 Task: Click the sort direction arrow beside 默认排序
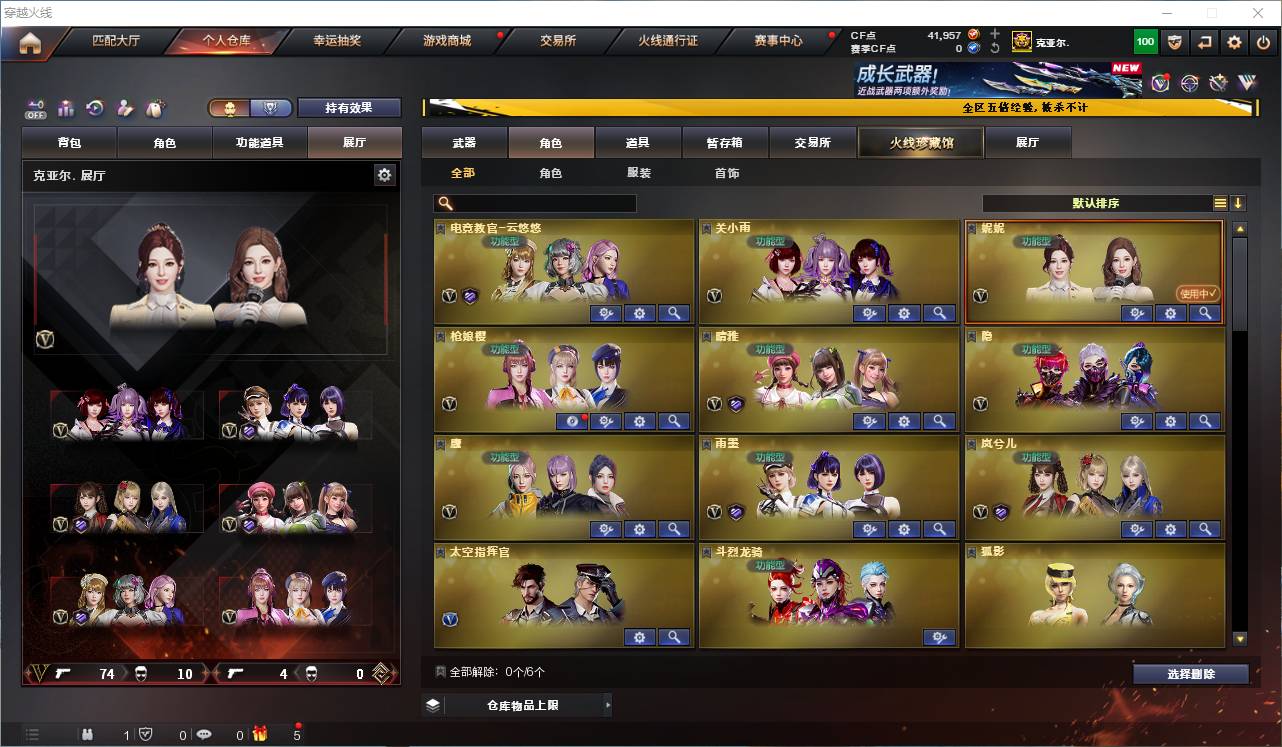pos(1239,202)
